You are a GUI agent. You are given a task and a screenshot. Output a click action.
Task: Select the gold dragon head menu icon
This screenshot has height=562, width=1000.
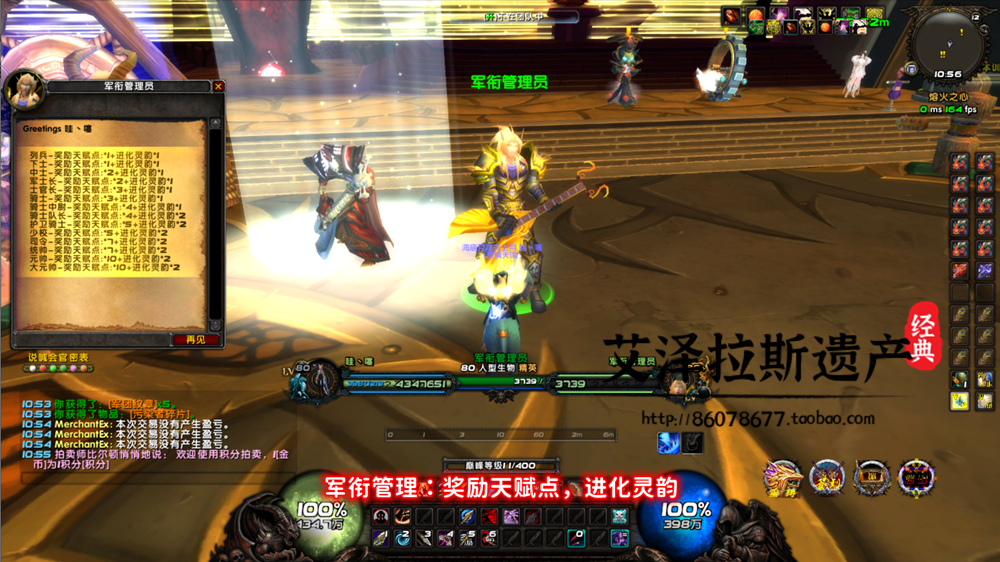coord(782,479)
